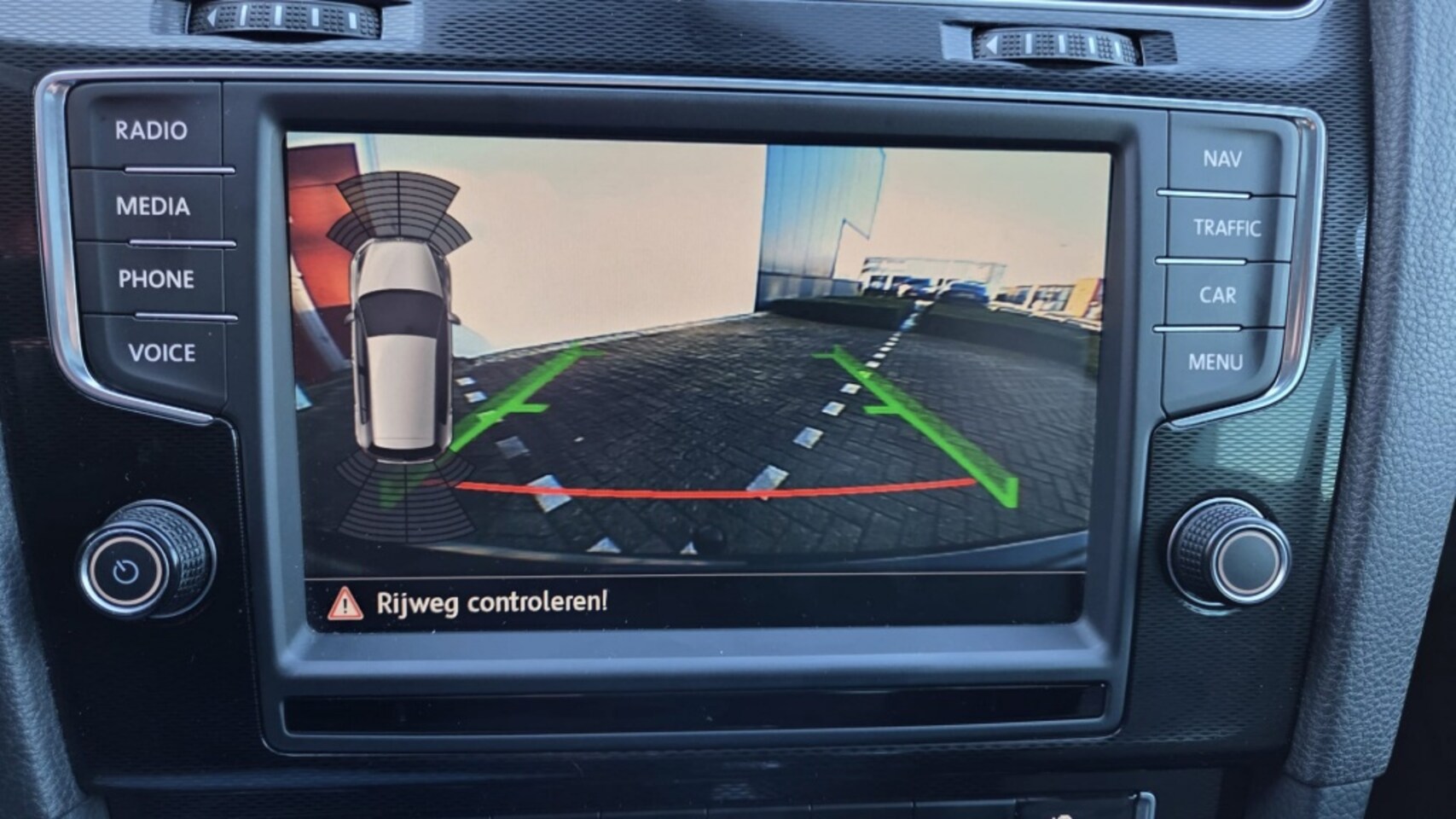Viewport: 1456px width, 819px height.
Task: Show TRAFFIC information
Action: [1226, 228]
